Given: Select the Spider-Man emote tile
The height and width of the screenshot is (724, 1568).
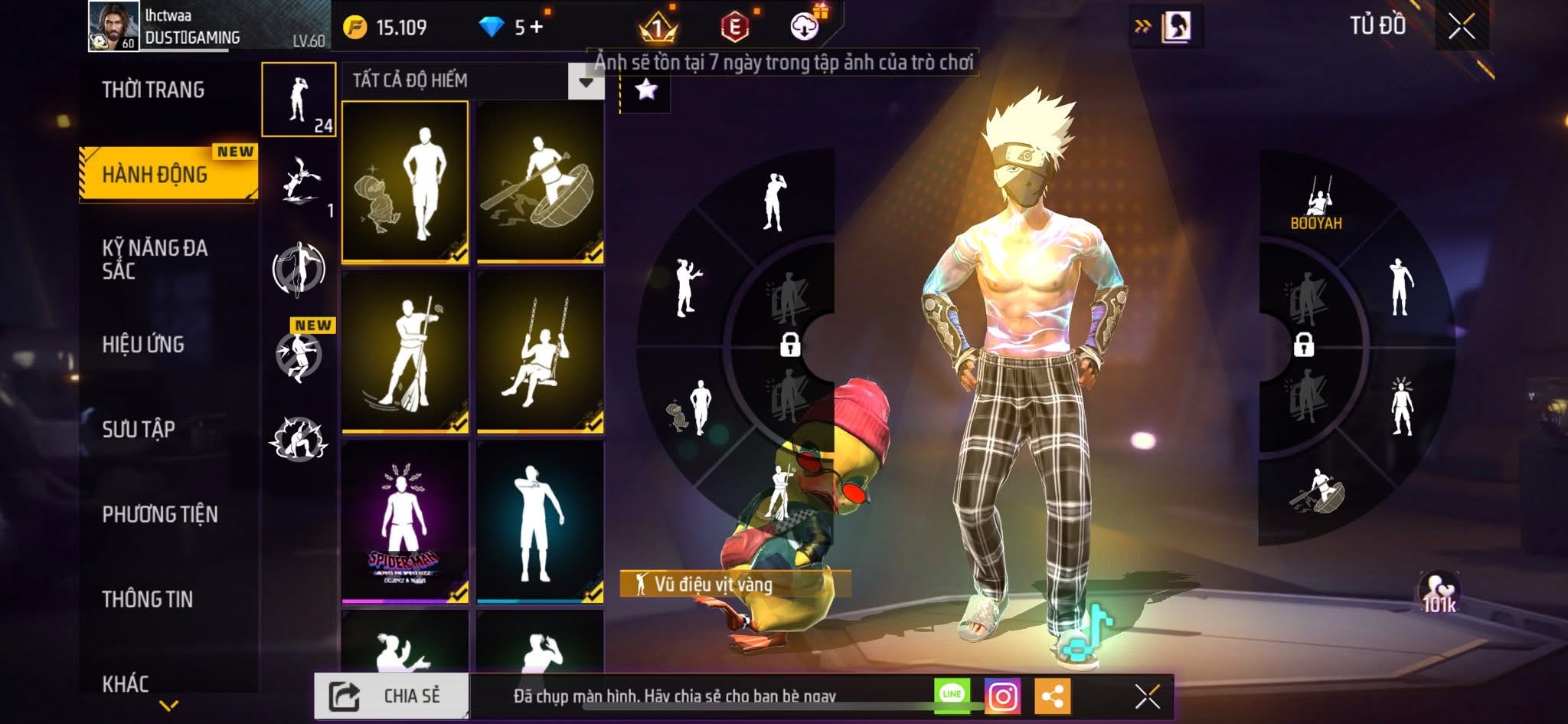Looking at the screenshot, I should pyautogui.click(x=405, y=521).
